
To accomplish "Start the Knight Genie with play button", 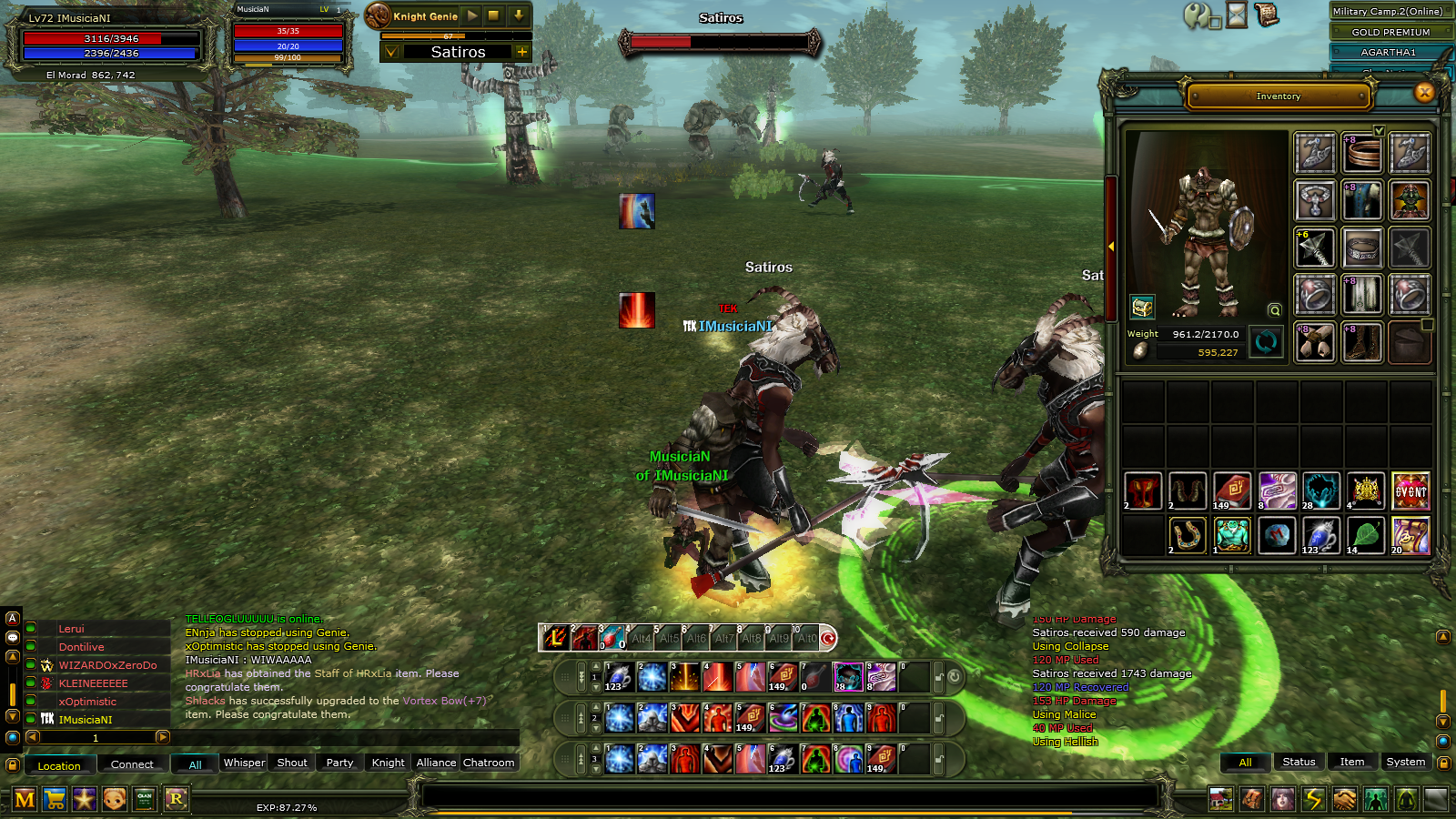I will 471,15.
